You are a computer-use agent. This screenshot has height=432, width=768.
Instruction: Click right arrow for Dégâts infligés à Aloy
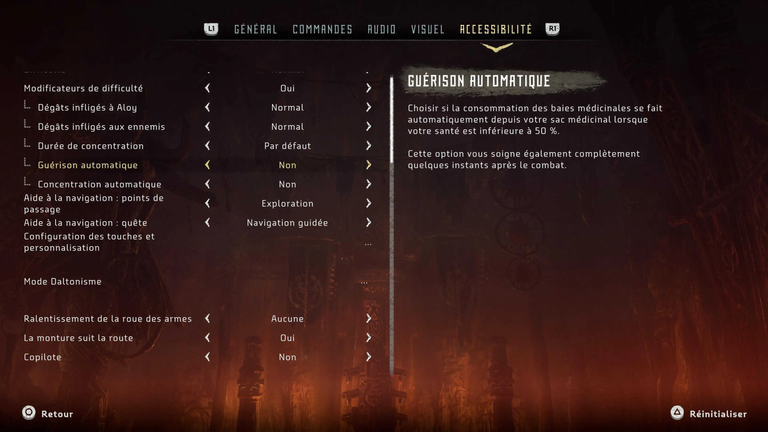point(368,107)
